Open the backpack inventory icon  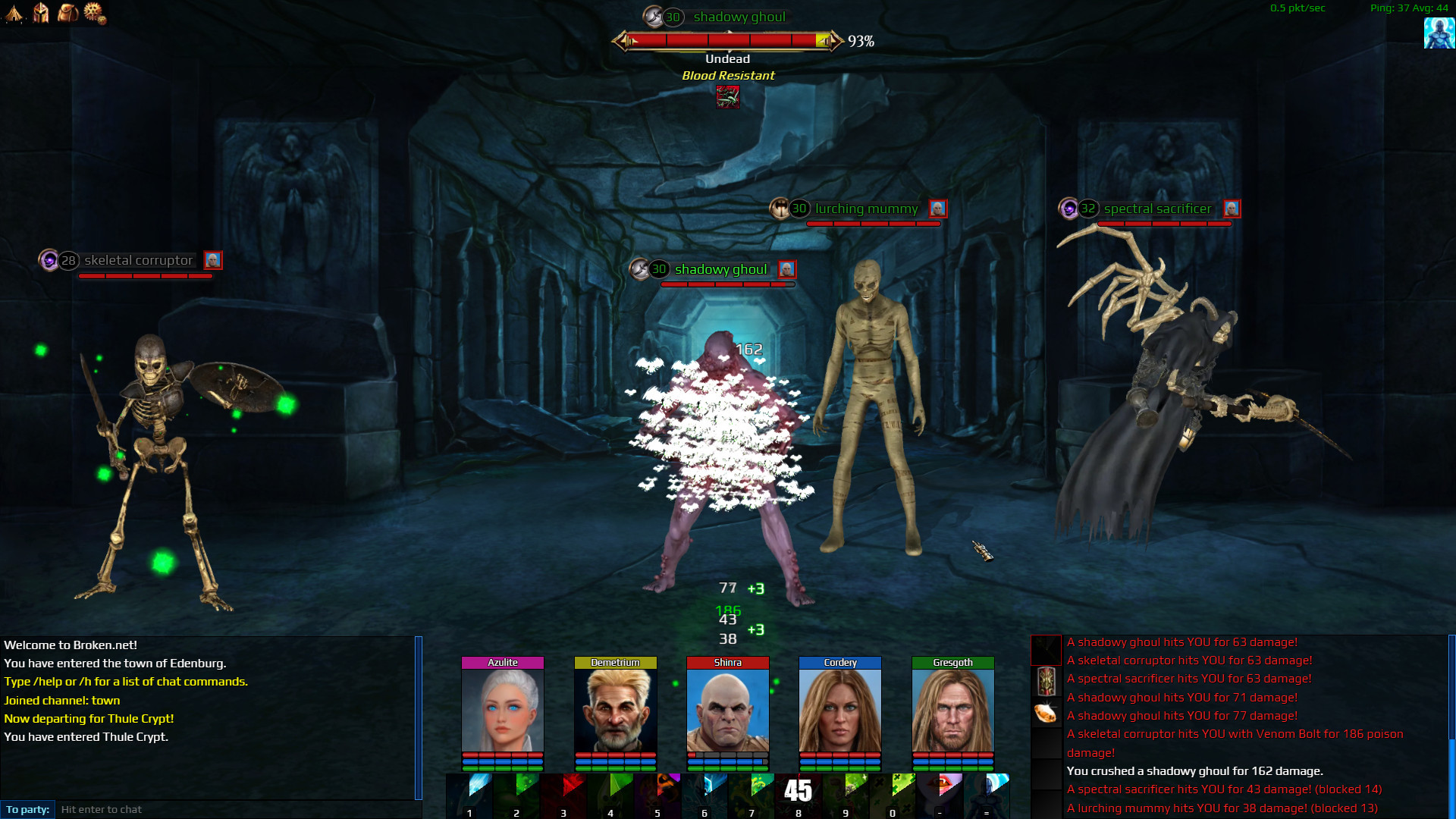click(67, 13)
